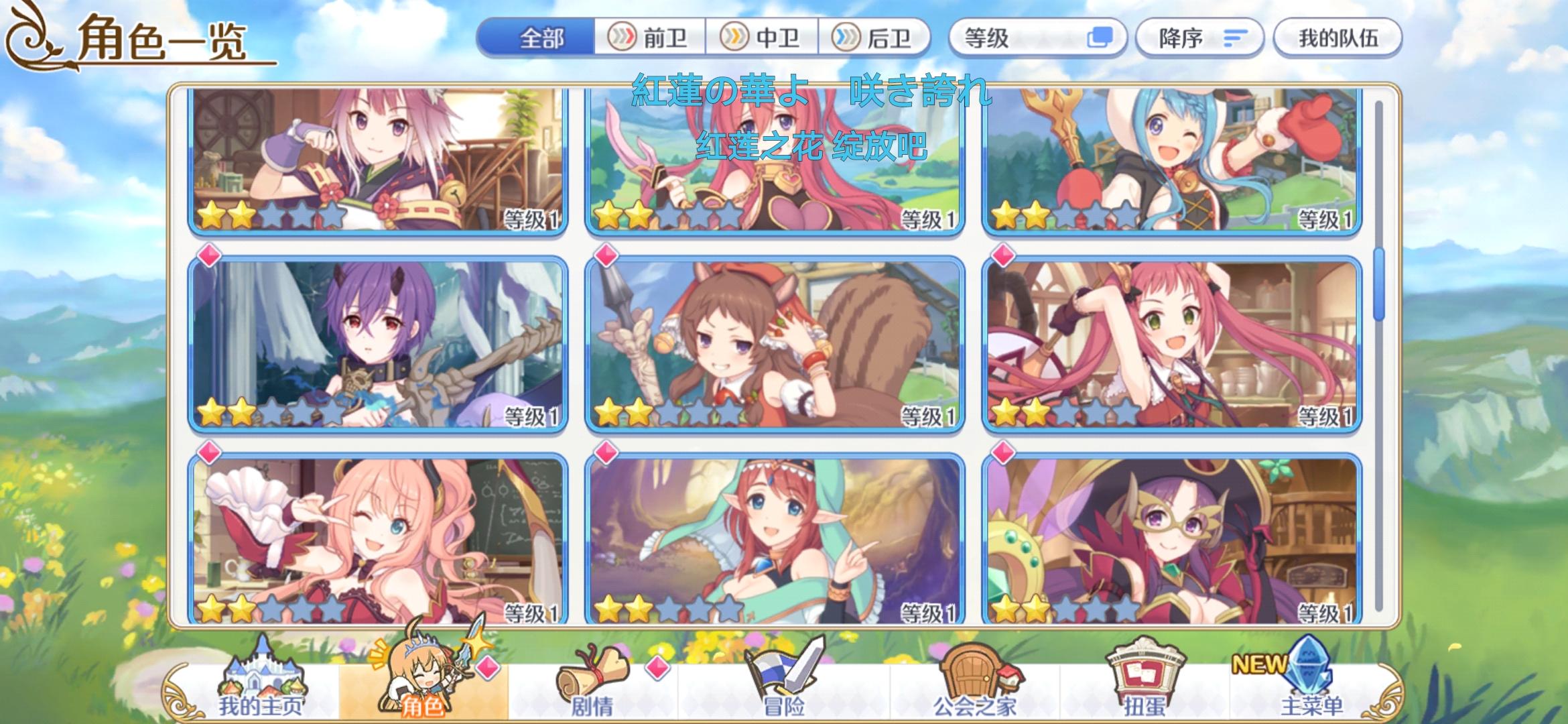Viewport: 1568px width, 724px height.
Task: Click the sort lines icon on 降序
Action: point(1234,38)
